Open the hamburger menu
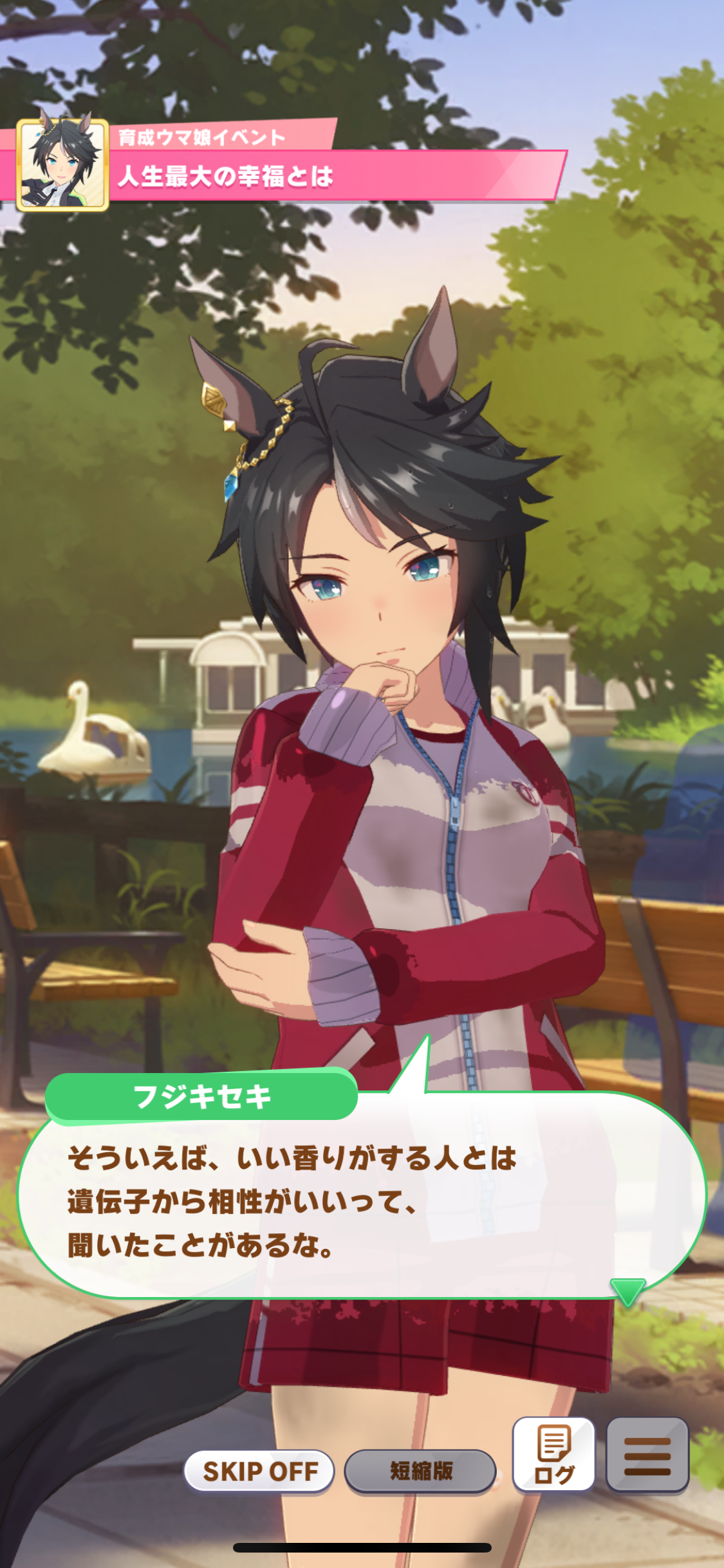724x1568 pixels. pyautogui.click(x=647, y=1454)
